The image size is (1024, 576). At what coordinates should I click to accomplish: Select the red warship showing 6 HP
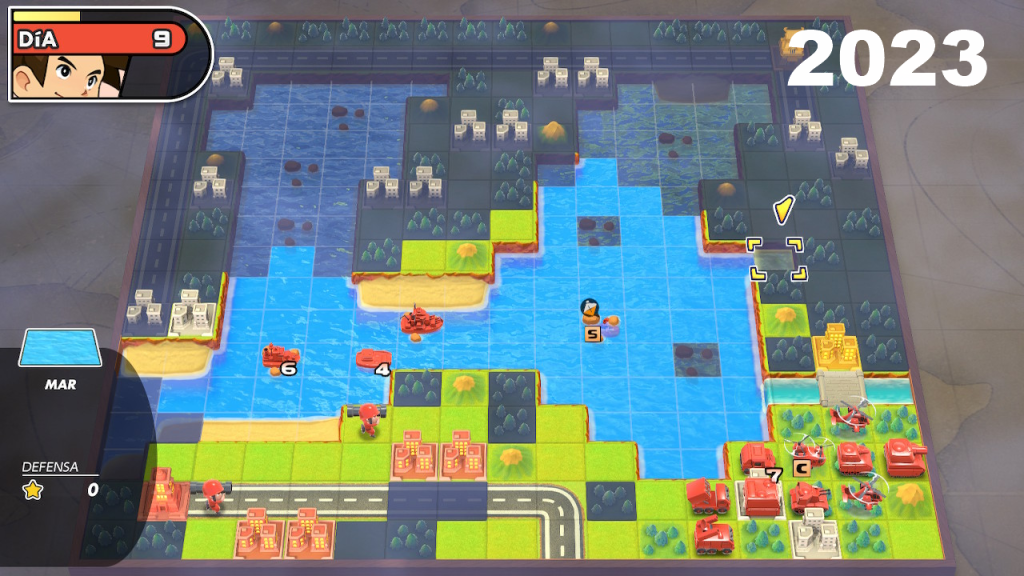(x=278, y=355)
